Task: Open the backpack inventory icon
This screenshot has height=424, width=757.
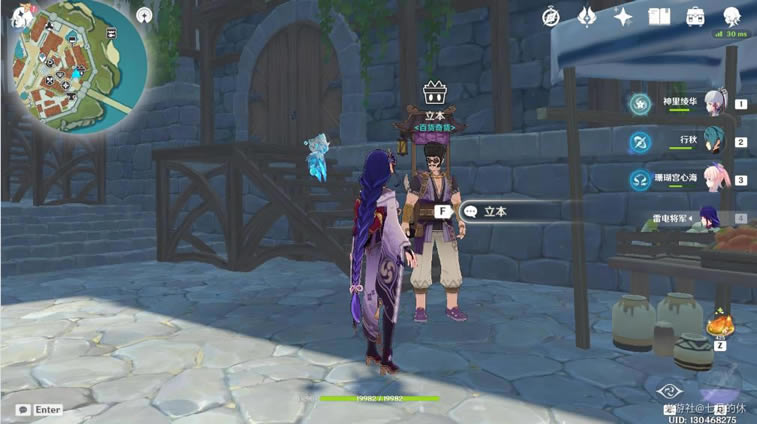Action: (694, 16)
